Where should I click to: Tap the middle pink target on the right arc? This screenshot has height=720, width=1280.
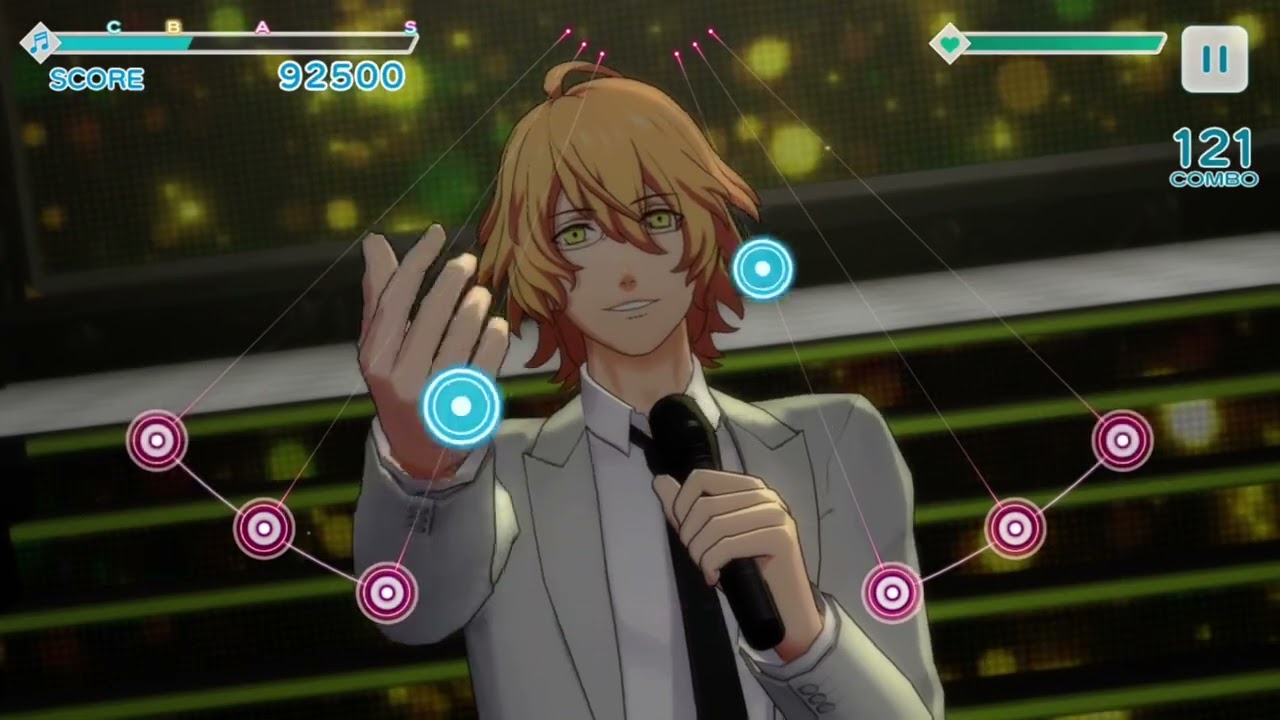(1015, 527)
